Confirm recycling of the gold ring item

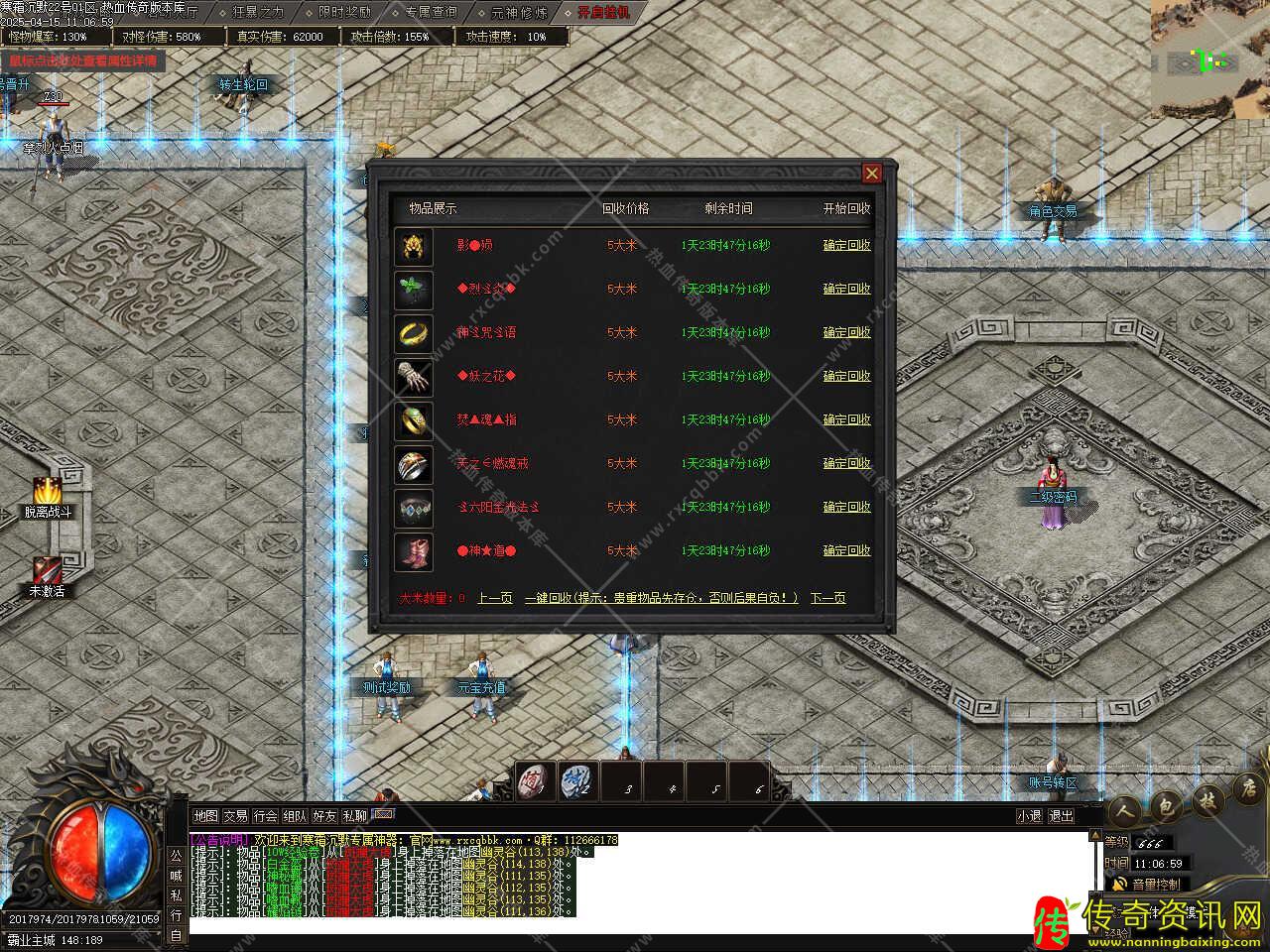point(846,332)
